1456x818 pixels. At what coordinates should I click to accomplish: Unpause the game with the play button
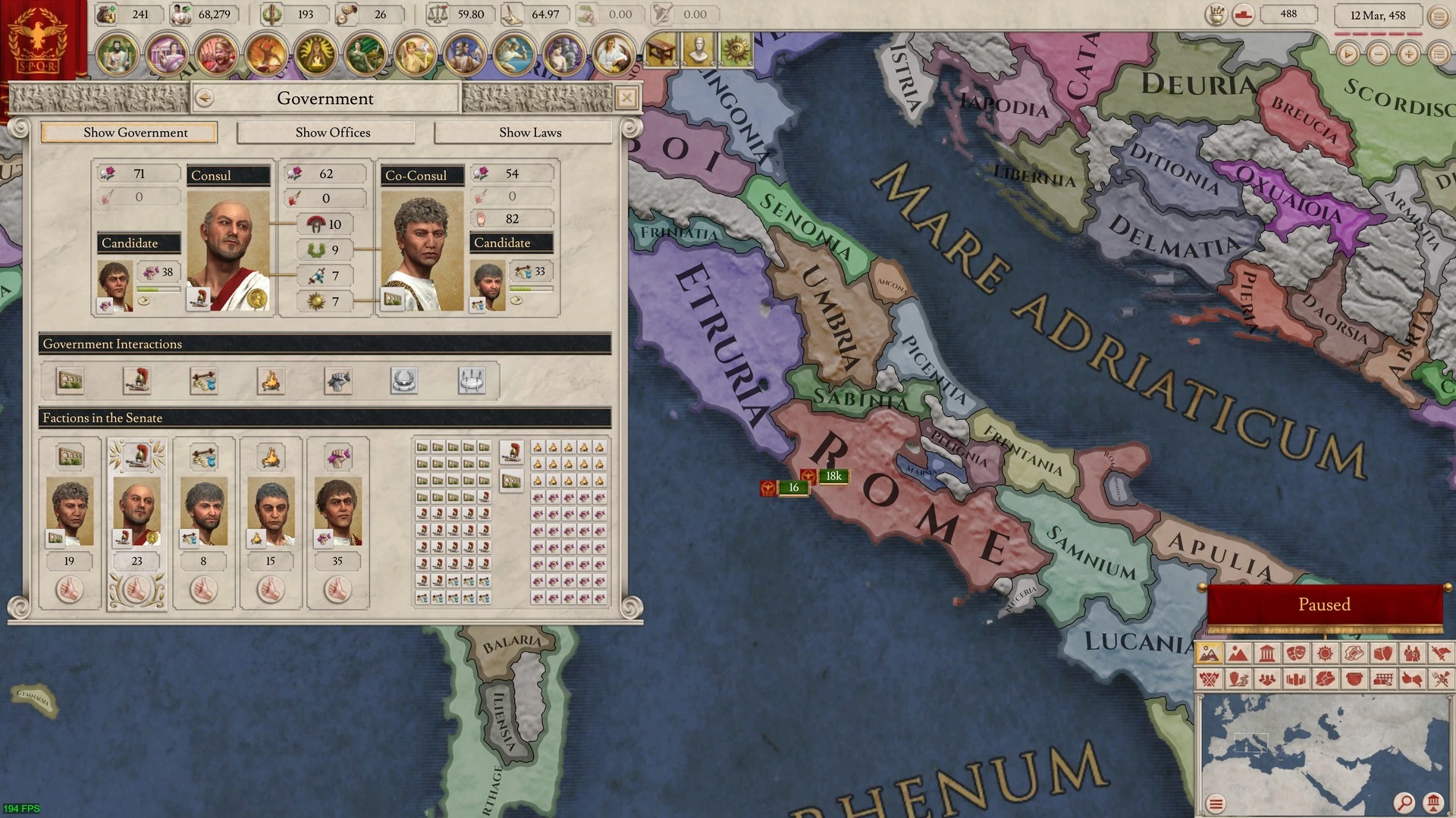coord(1348,54)
